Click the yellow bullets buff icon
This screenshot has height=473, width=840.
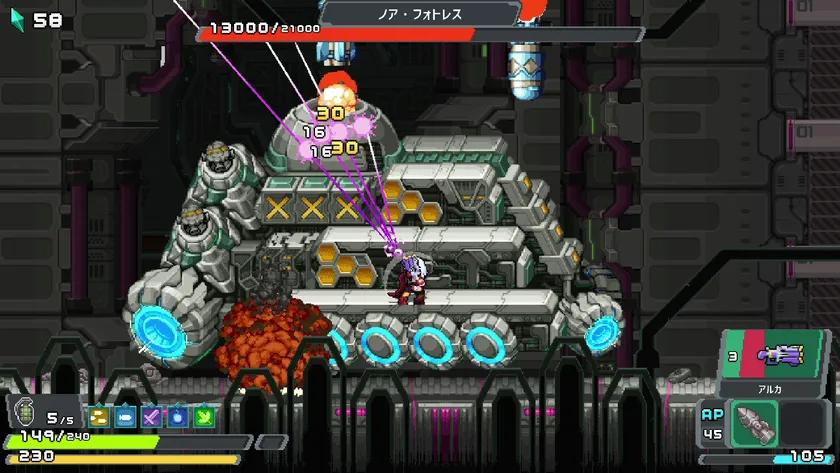tap(99, 417)
